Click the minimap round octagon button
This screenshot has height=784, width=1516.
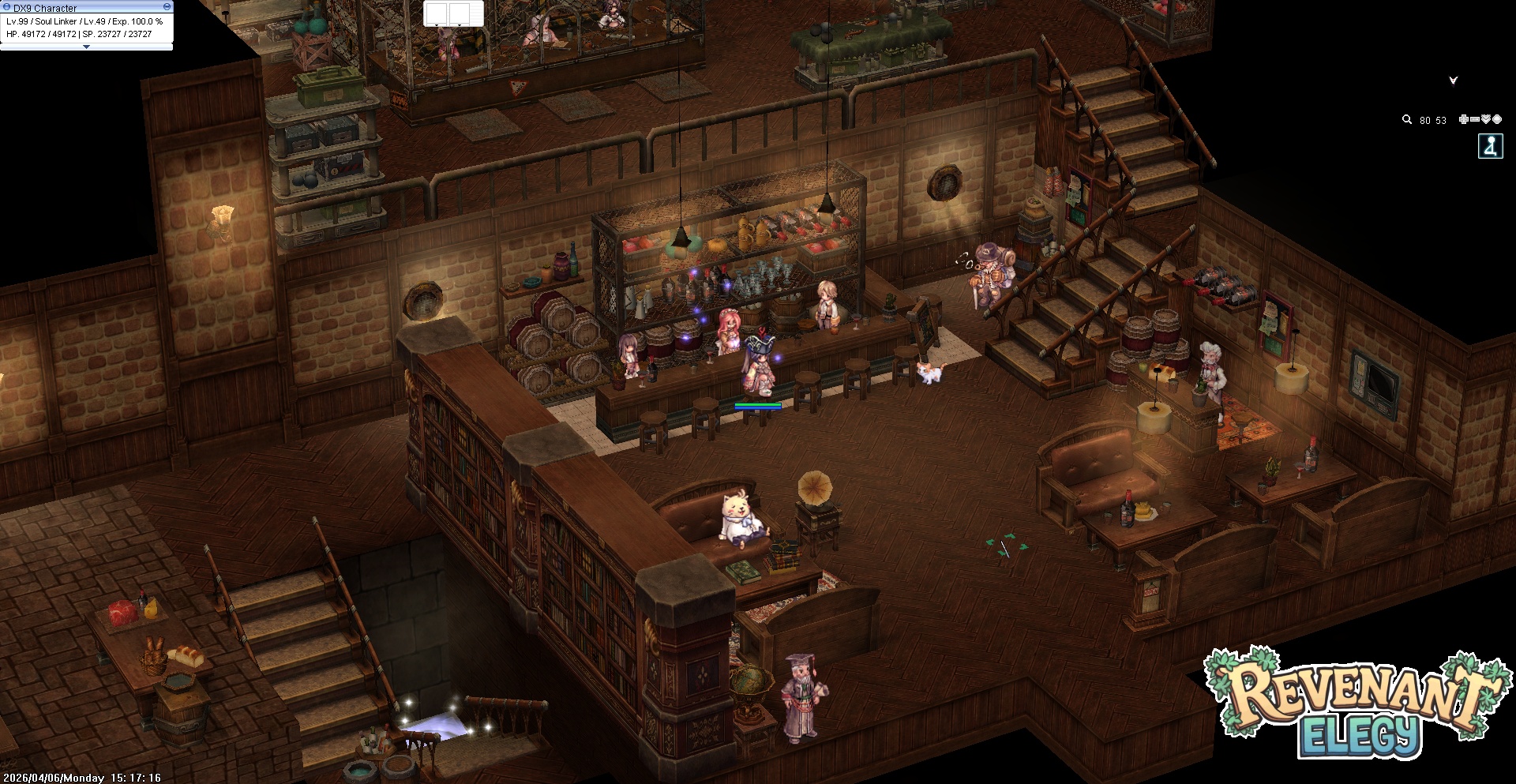pos(1496,120)
